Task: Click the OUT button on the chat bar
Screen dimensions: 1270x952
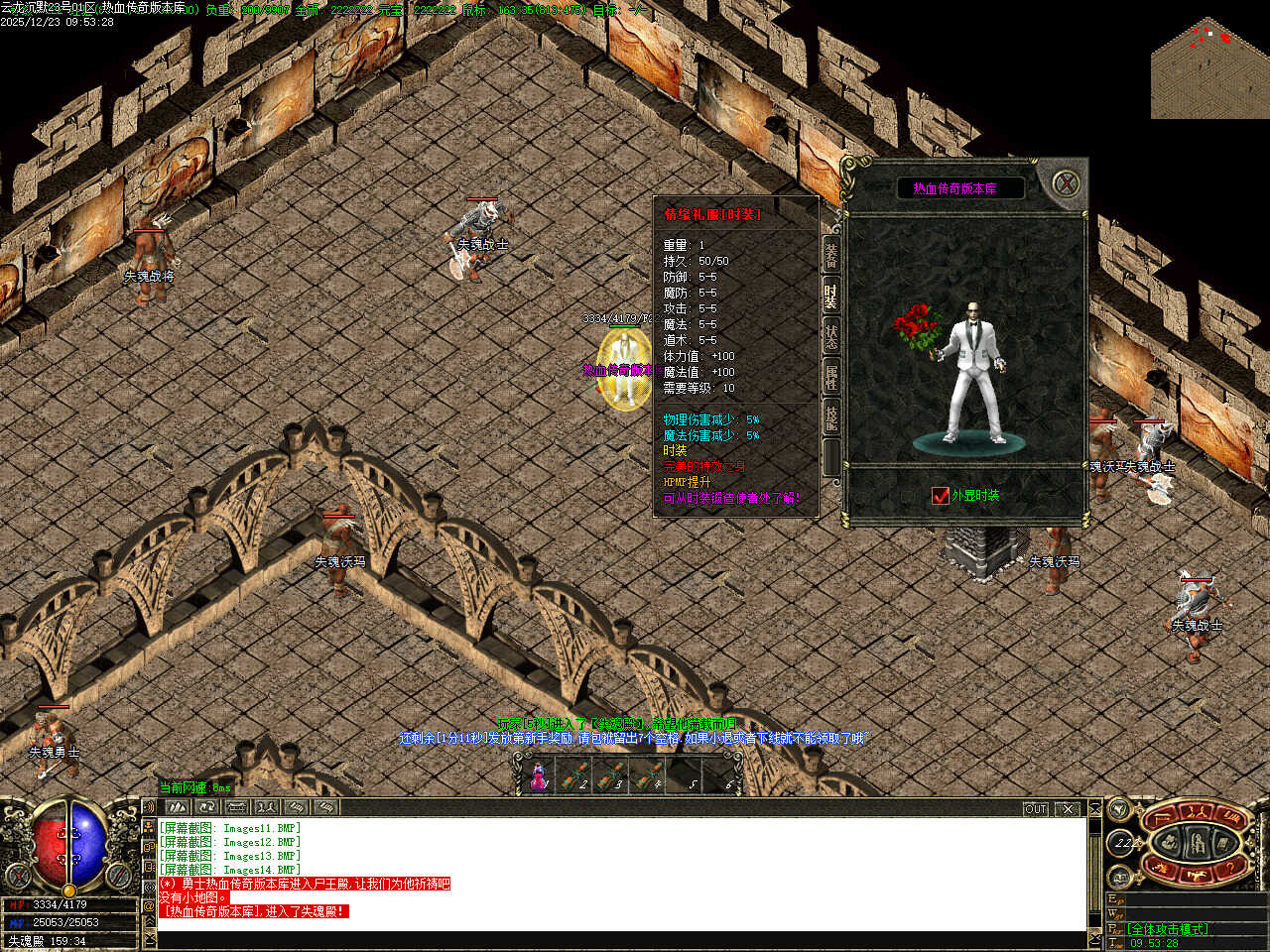Action: [x=1035, y=809]
